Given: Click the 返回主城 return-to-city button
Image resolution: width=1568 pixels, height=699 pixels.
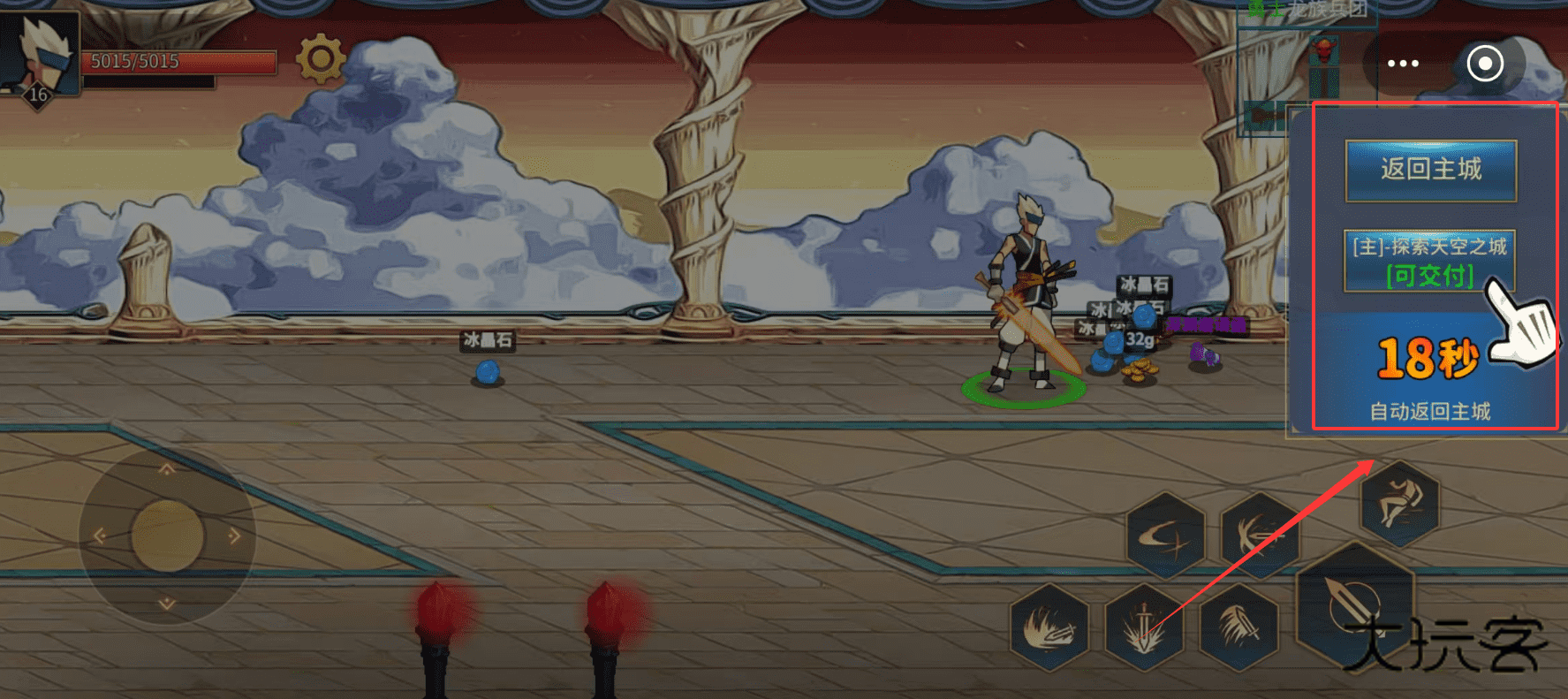Looking at the screenshot, I should point(1430,170).
